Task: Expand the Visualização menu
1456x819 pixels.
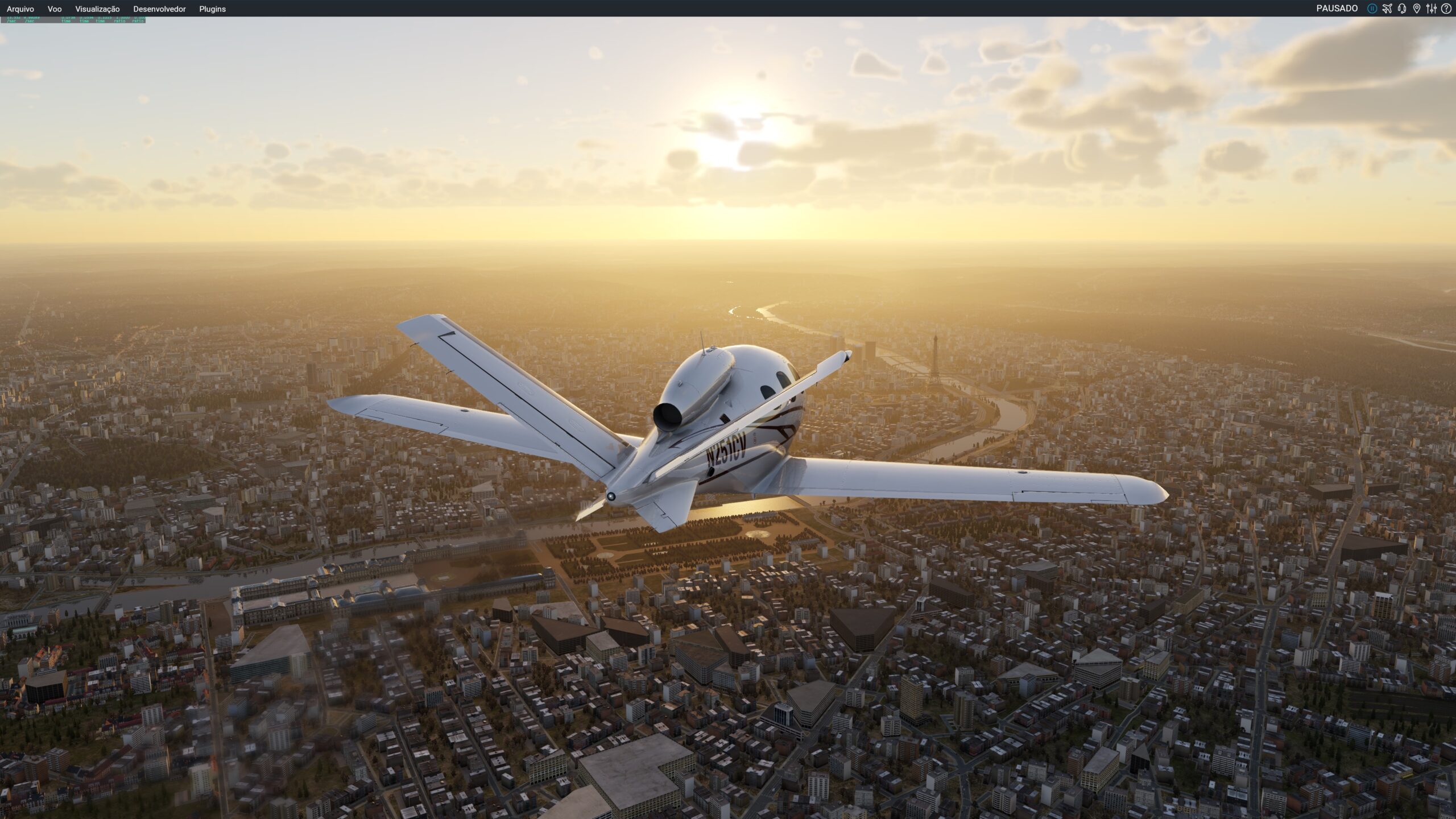Action: pyautogui.click(x=97, y=9)
